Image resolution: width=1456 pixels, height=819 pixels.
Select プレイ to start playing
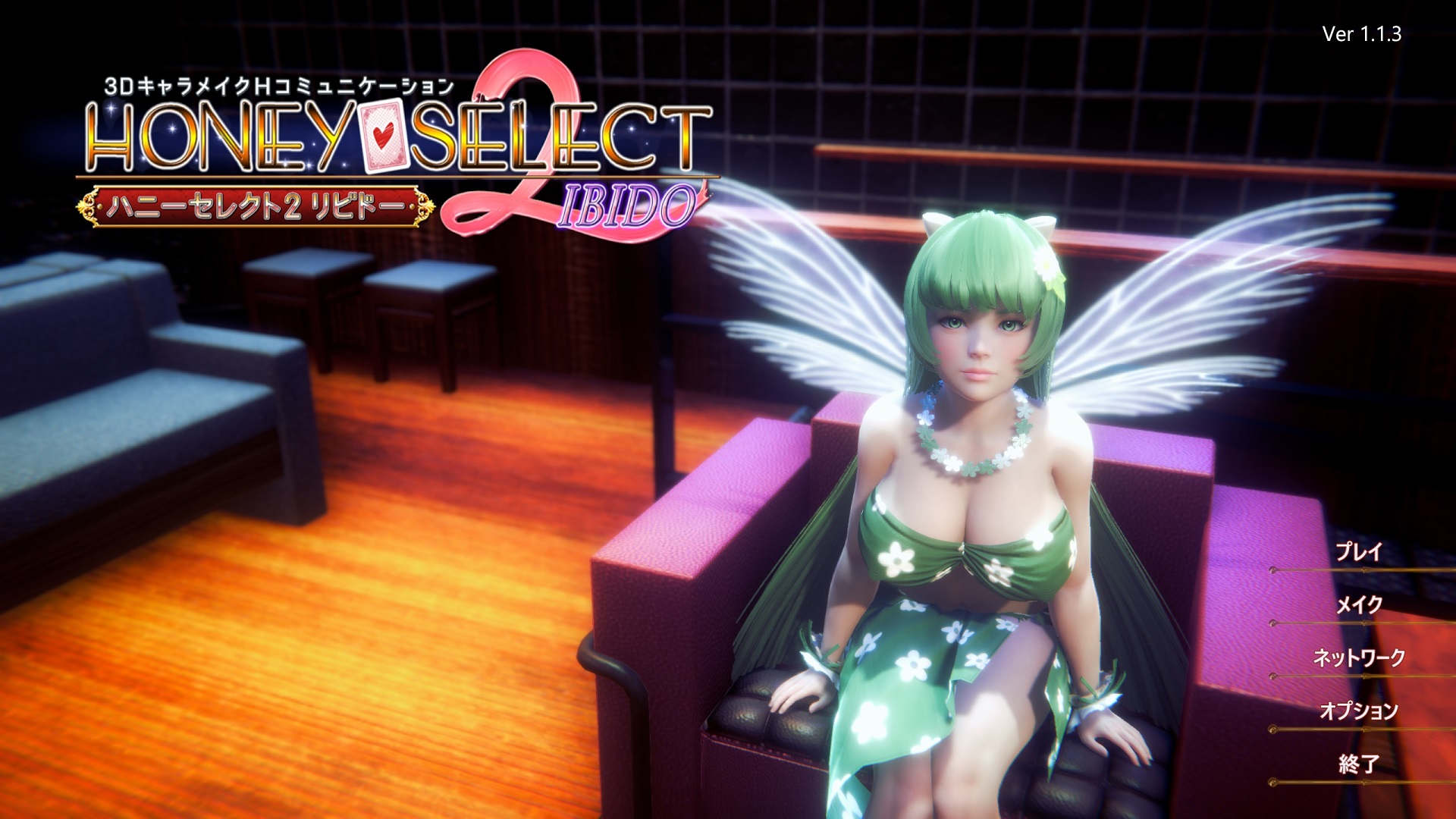[x=1358, y=552]
